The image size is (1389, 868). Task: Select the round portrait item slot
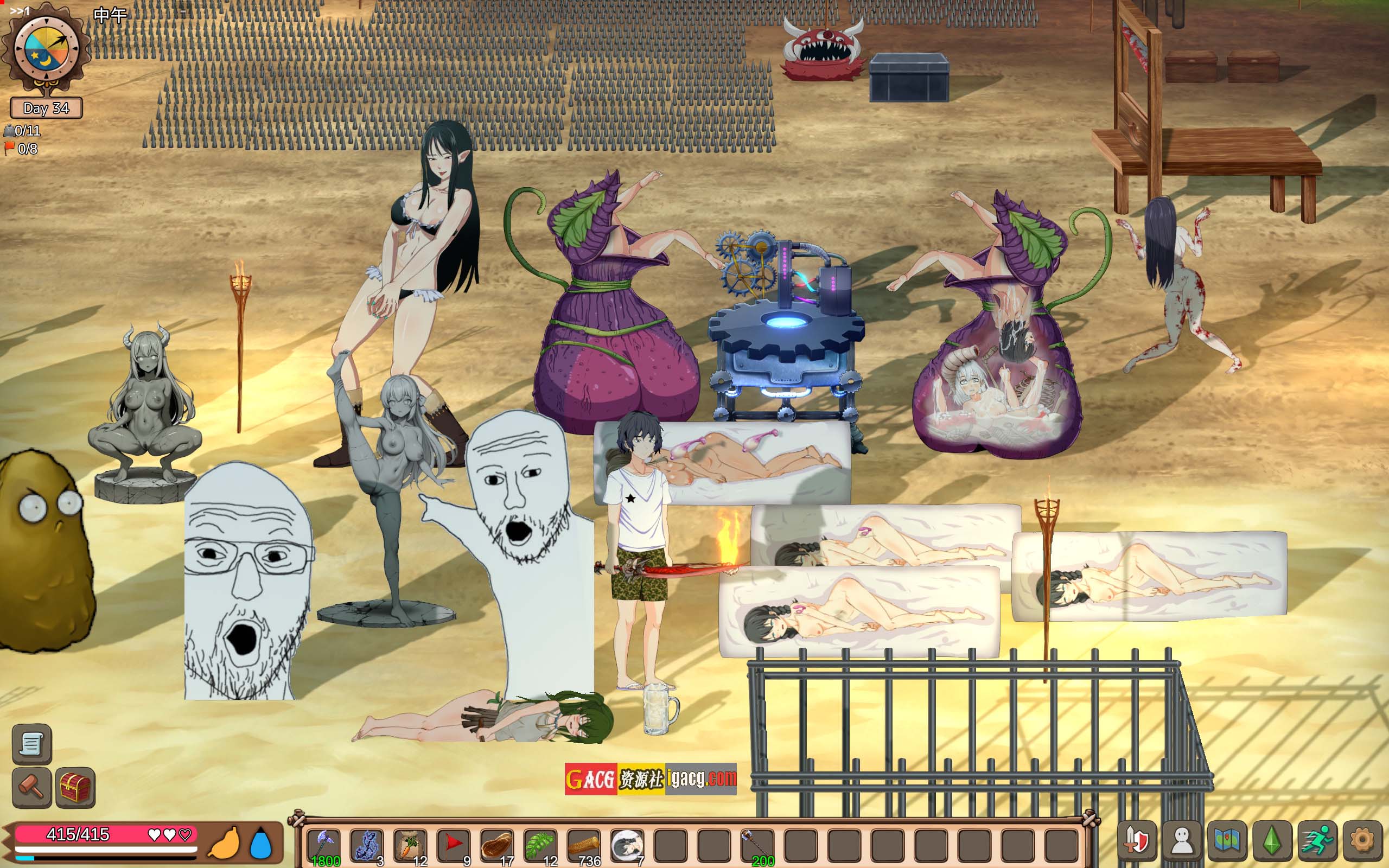click(627, 846)
